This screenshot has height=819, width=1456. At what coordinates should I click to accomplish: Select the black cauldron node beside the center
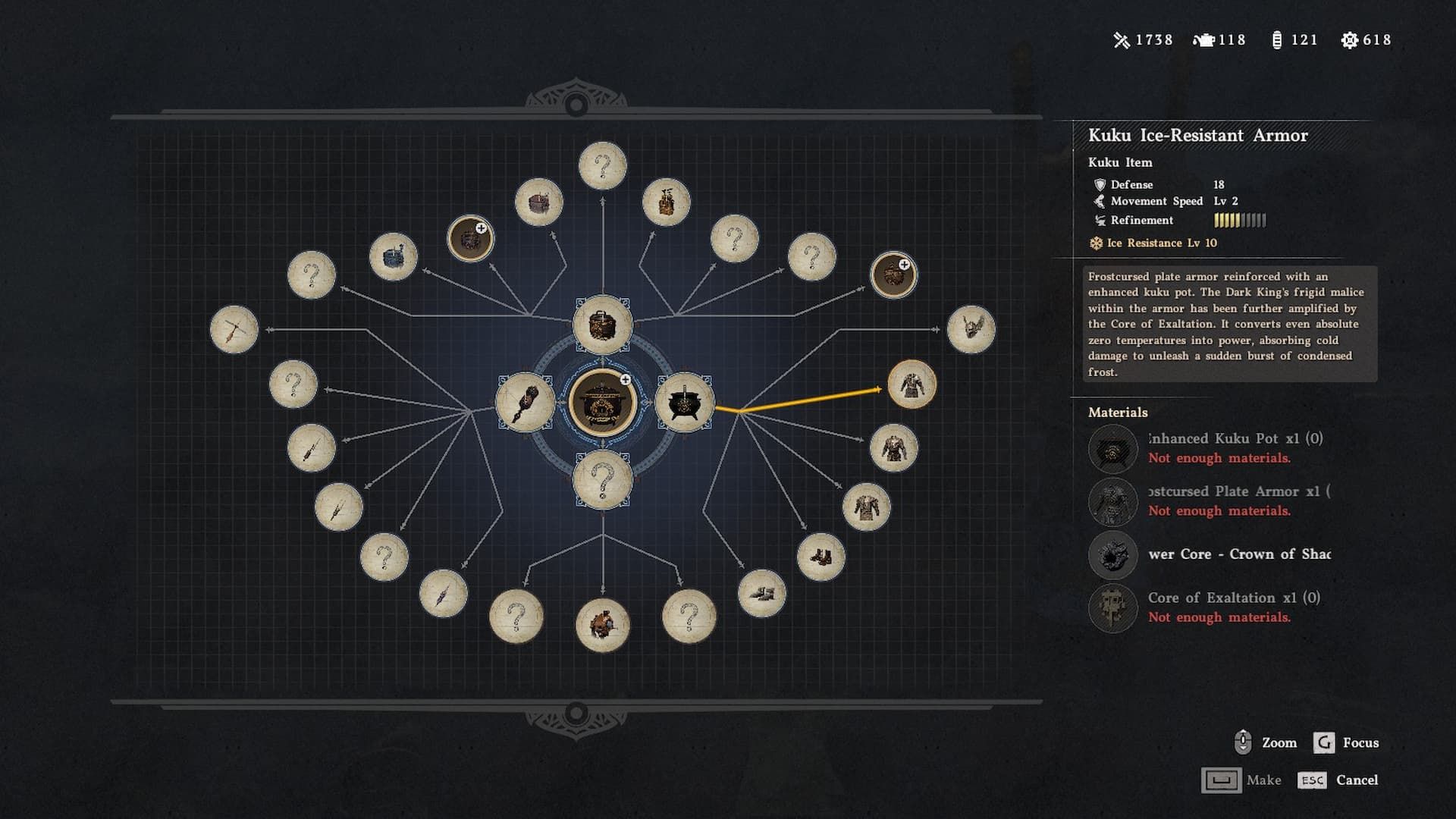point(684,403)
